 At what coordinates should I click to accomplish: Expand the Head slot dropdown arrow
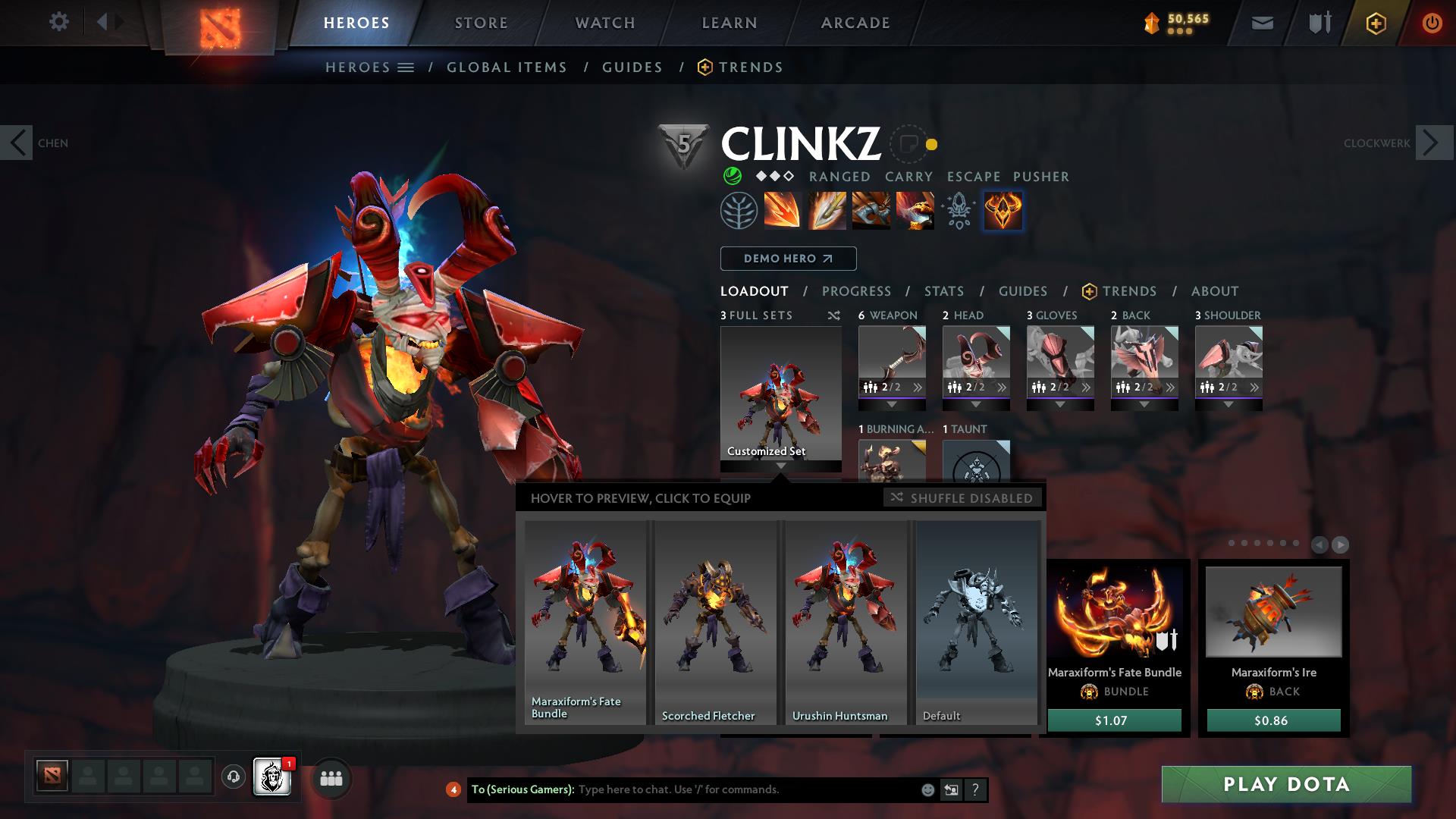[x=977, y=403]
